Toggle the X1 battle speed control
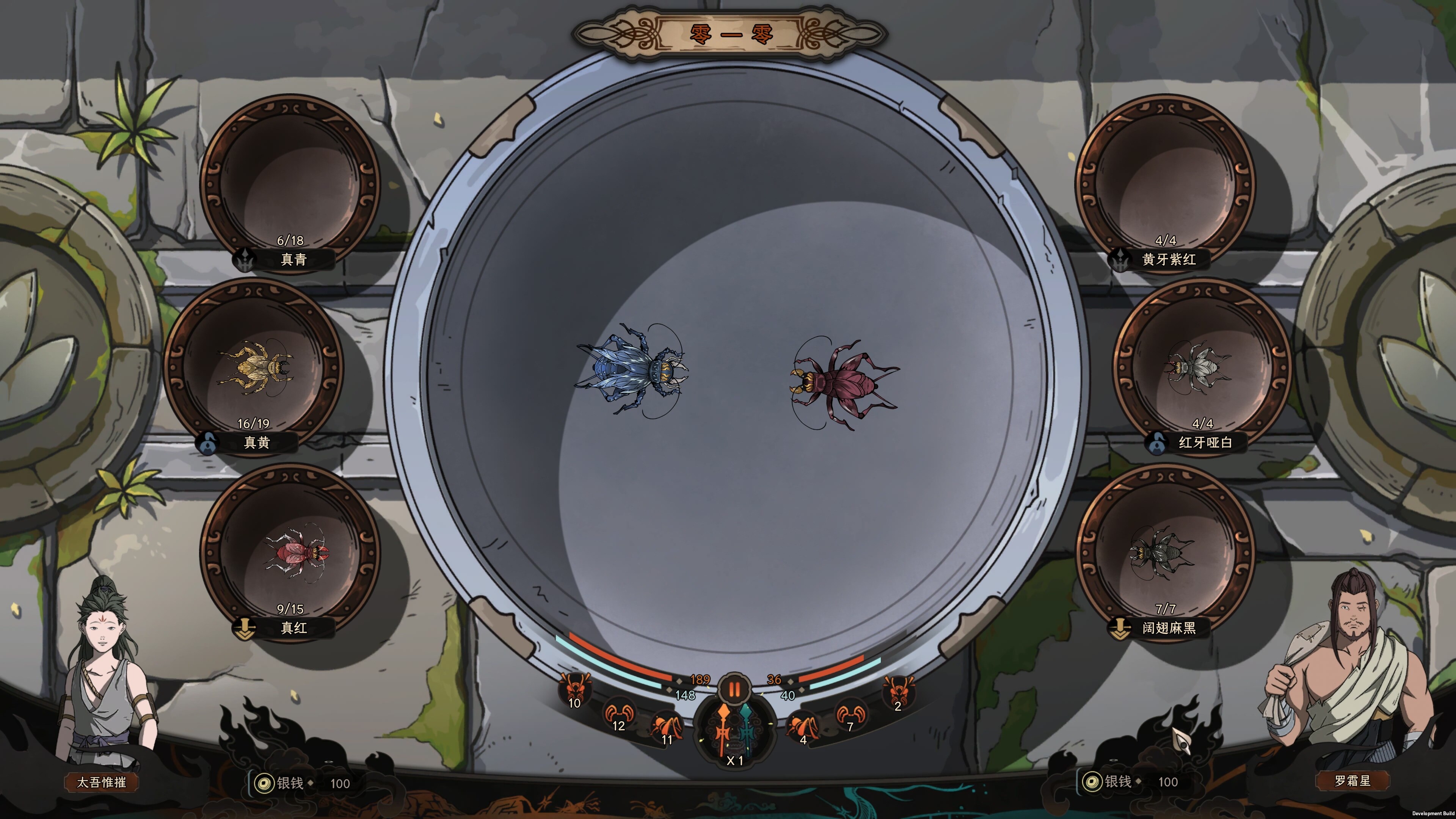Viewport: 1456px width, 819px height. pos(734,760)
